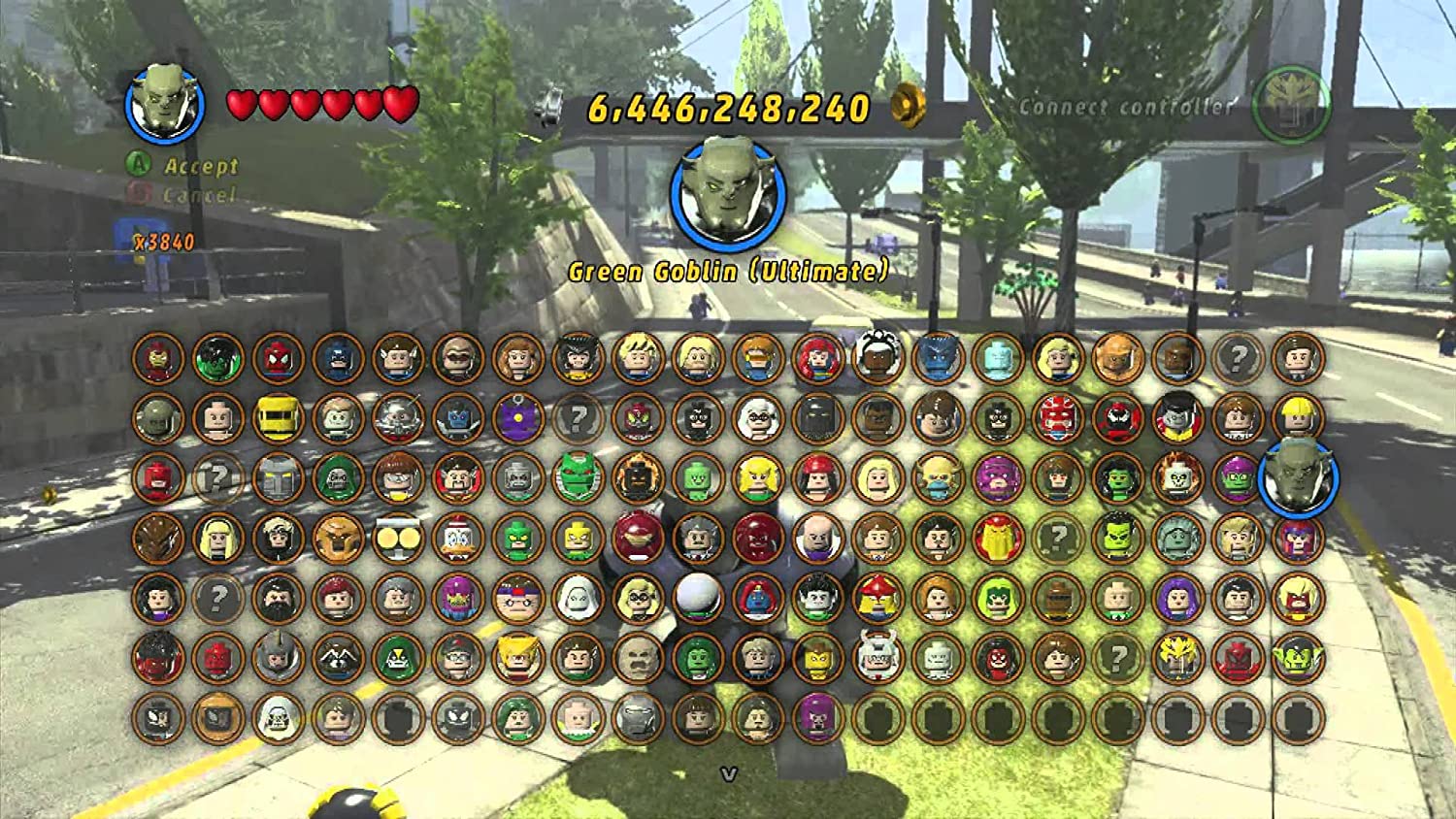This screenshot has height=819, width=1456.
Task: Choose Mysterio with the white dome helmet
Action: point(698,598)
